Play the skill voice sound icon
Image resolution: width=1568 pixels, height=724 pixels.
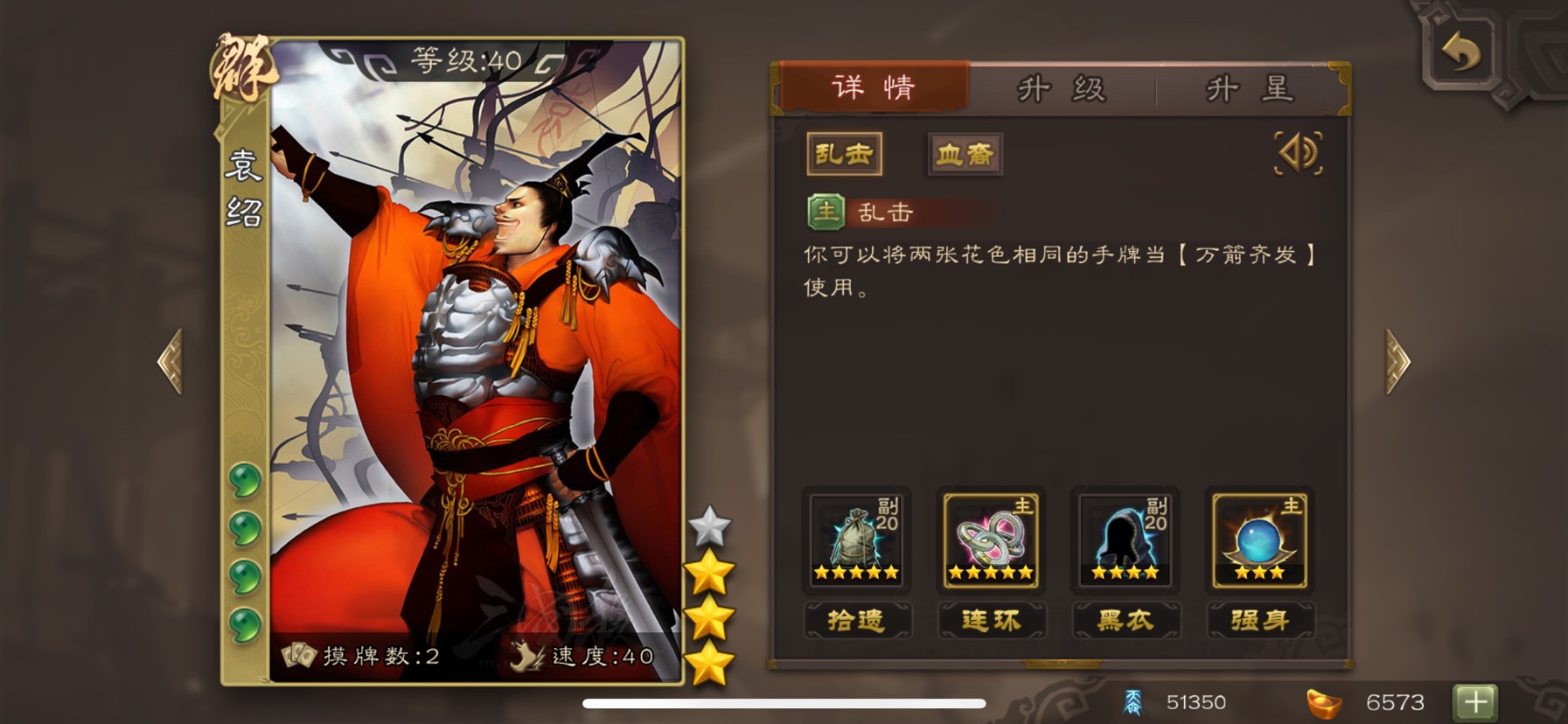pos(1299,154)
